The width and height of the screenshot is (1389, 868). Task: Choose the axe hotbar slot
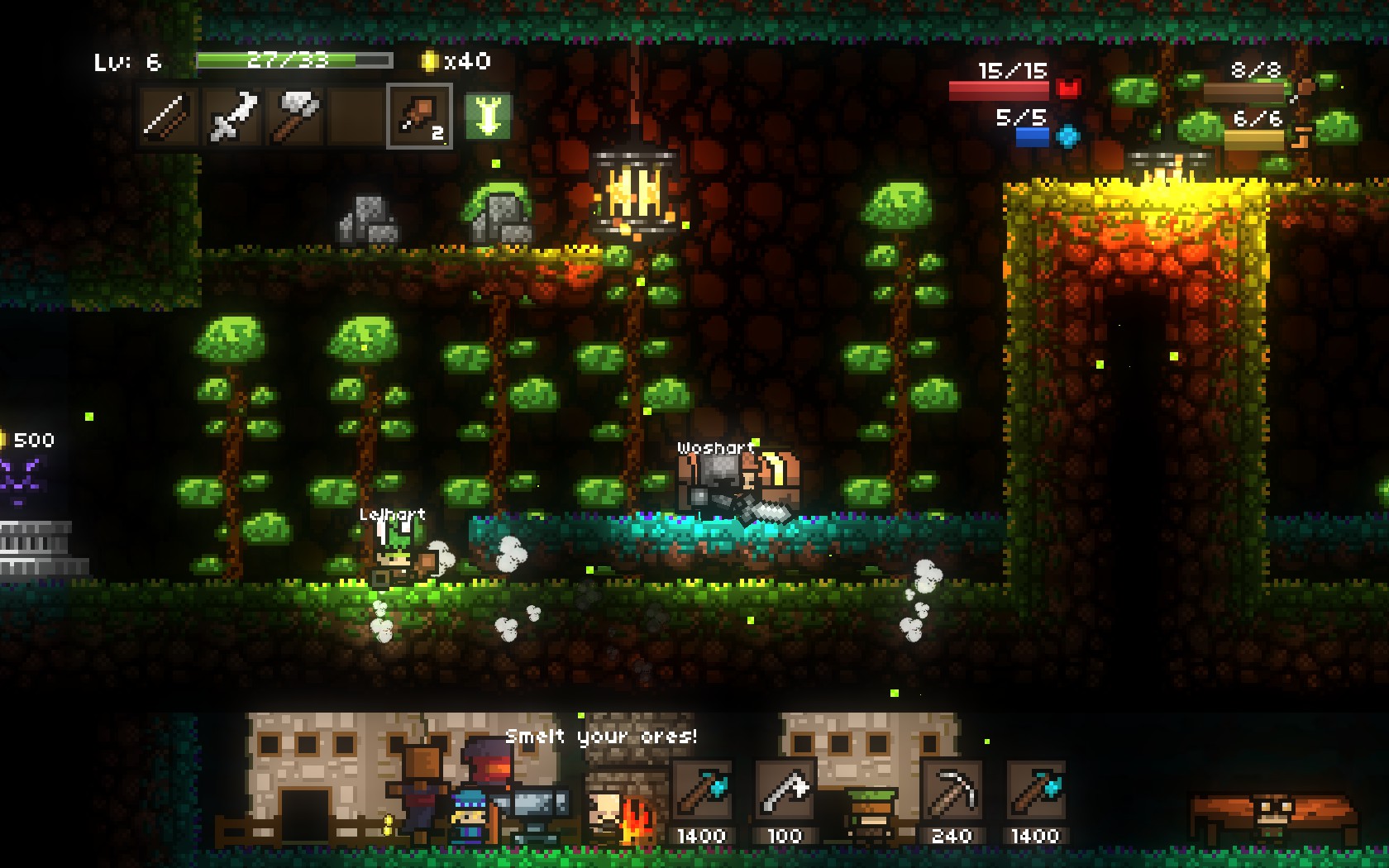[295, 117]
